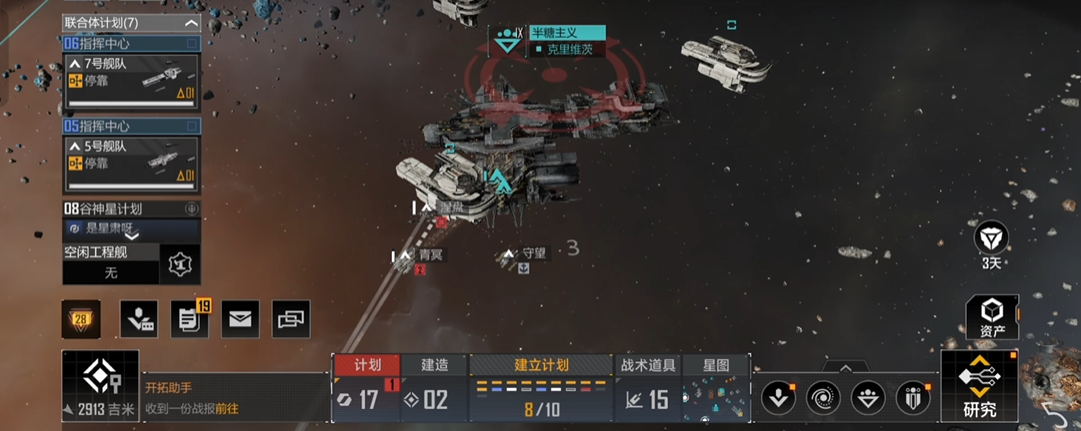
Task: Open the mail envelope icon
Action: [x=240, y=319]
